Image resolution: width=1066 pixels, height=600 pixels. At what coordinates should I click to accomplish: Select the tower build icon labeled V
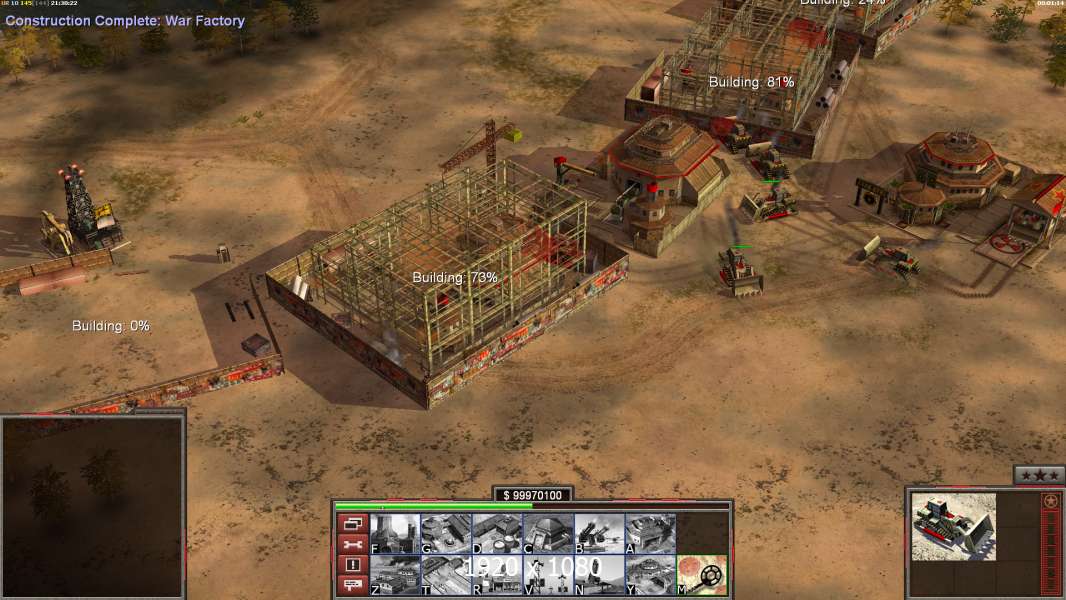(x=548, y=575)
